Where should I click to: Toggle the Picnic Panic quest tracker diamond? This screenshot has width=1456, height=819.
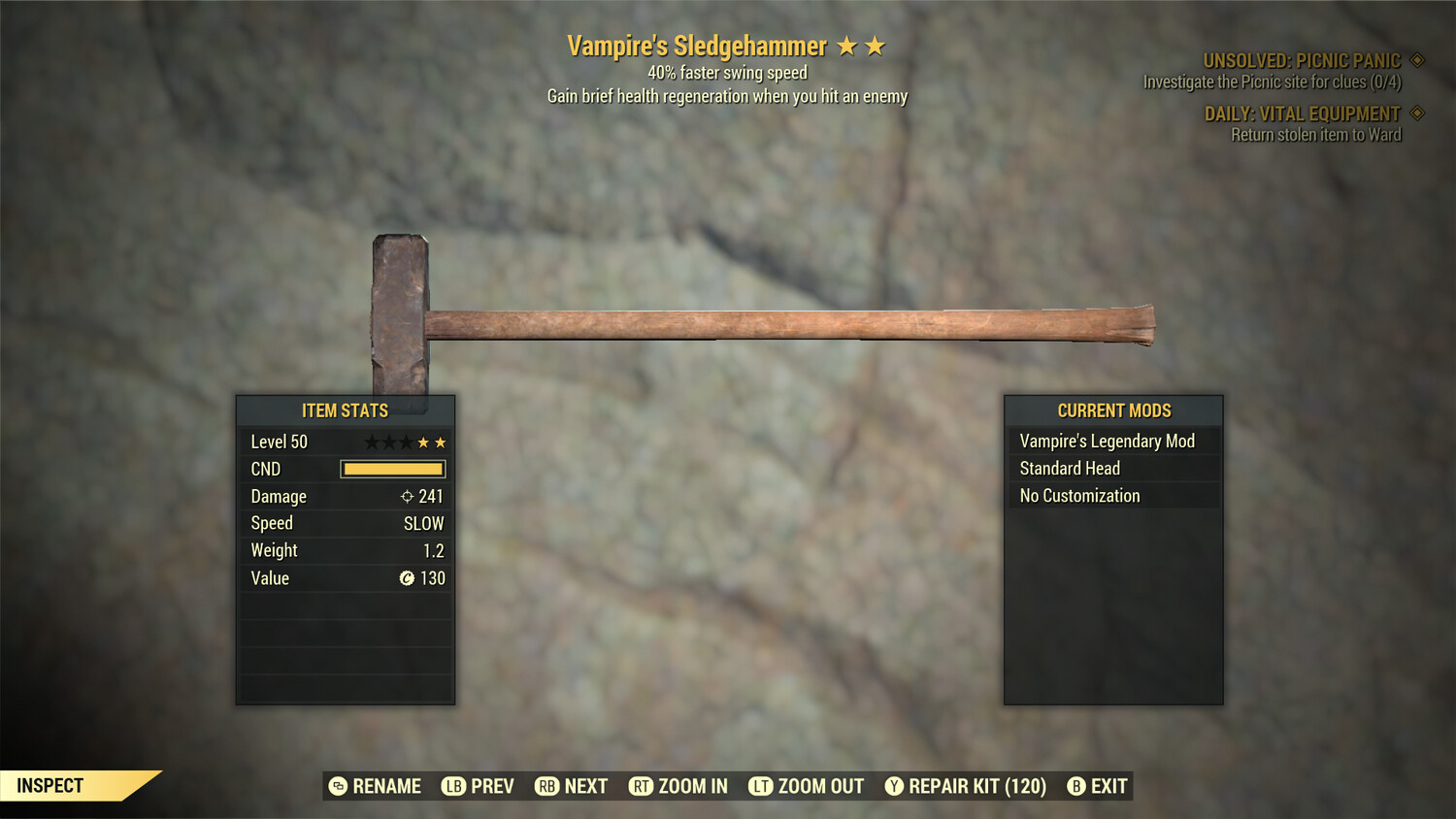click(x=1417, y=59)
